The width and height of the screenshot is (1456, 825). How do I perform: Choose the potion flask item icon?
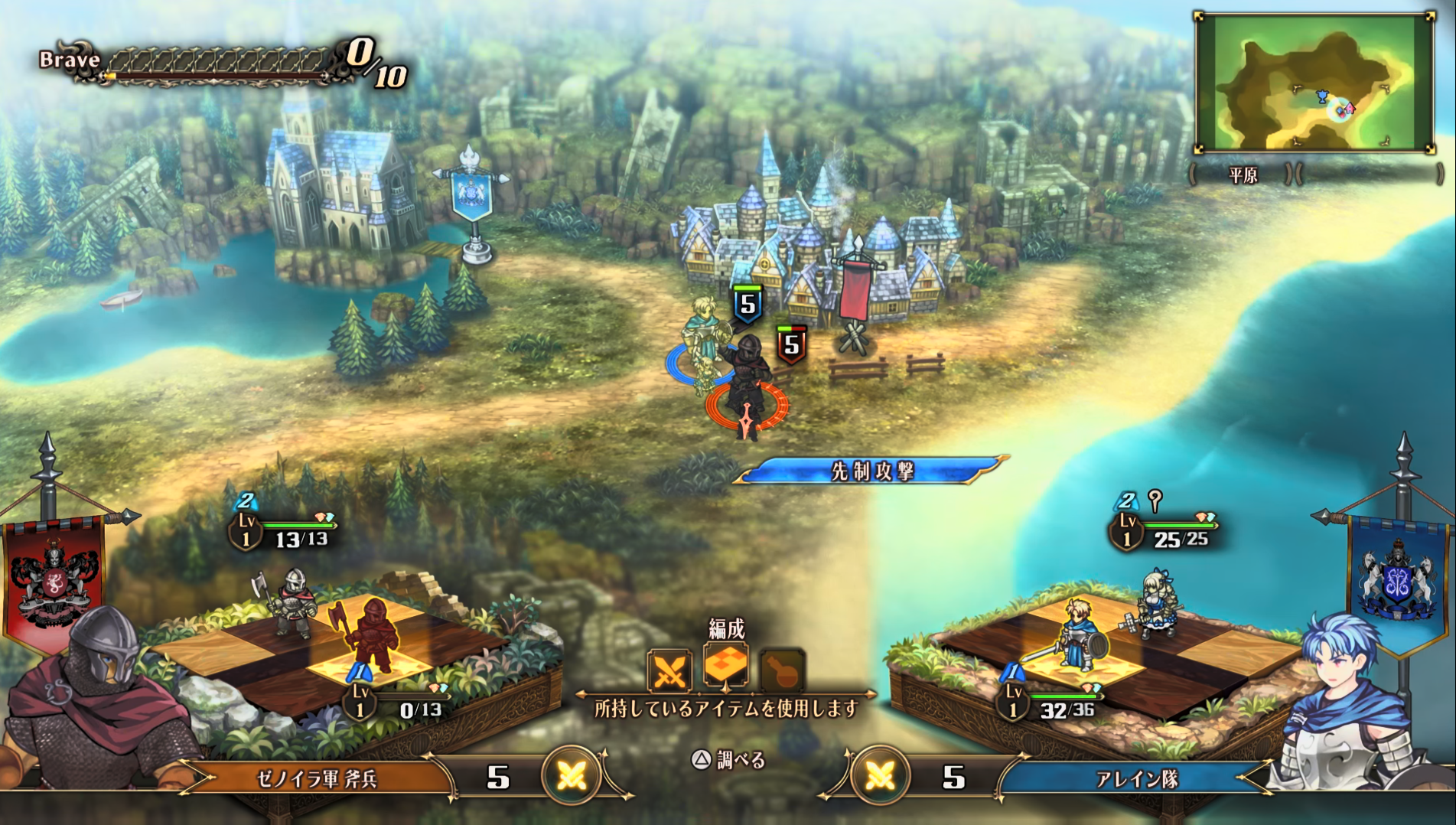coord(782,671)
